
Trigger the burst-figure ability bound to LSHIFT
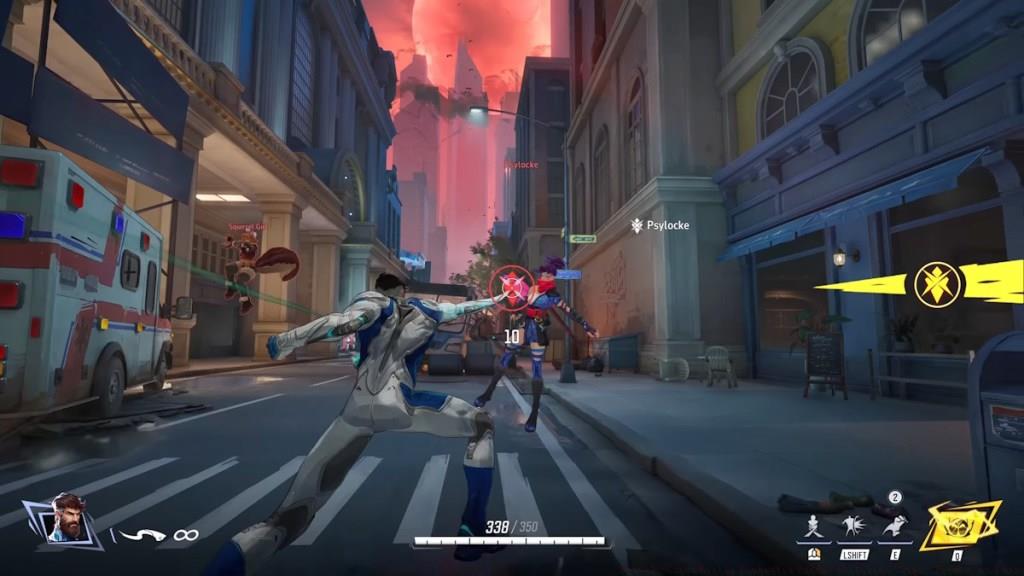(x=854, y=524)
